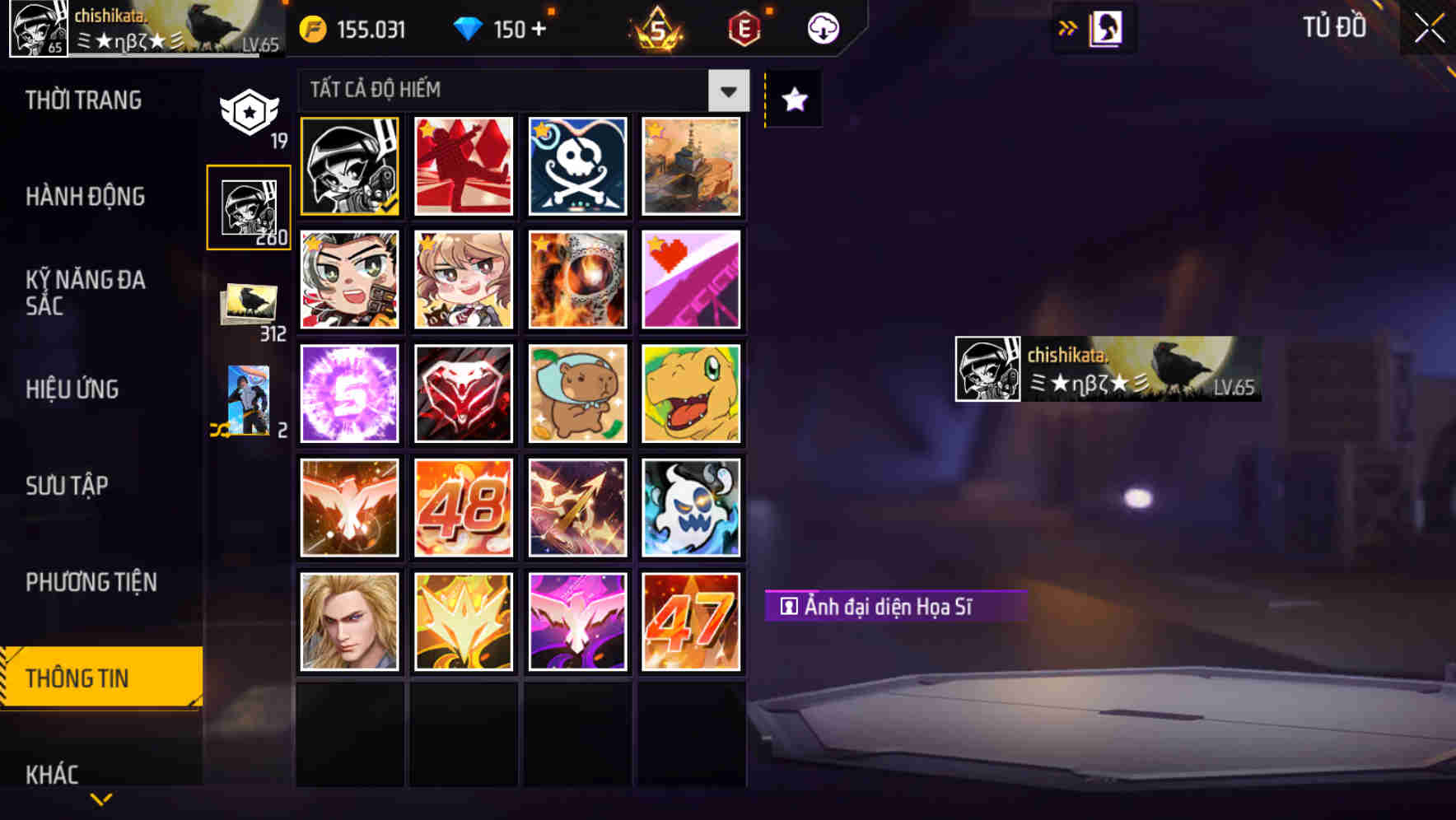This screenshot has width=1456, height=820.
Task: Open the banner collection tab showing 312
Action: 248,306
